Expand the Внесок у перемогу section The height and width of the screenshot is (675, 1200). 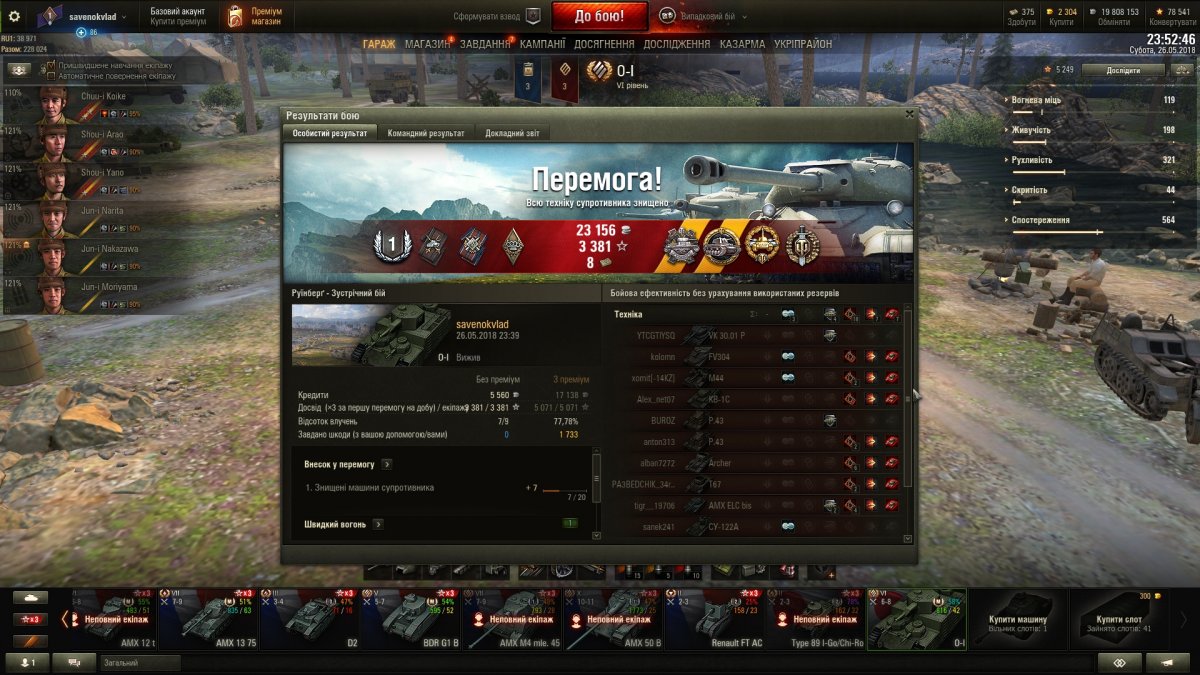click(x=386, y=465)
